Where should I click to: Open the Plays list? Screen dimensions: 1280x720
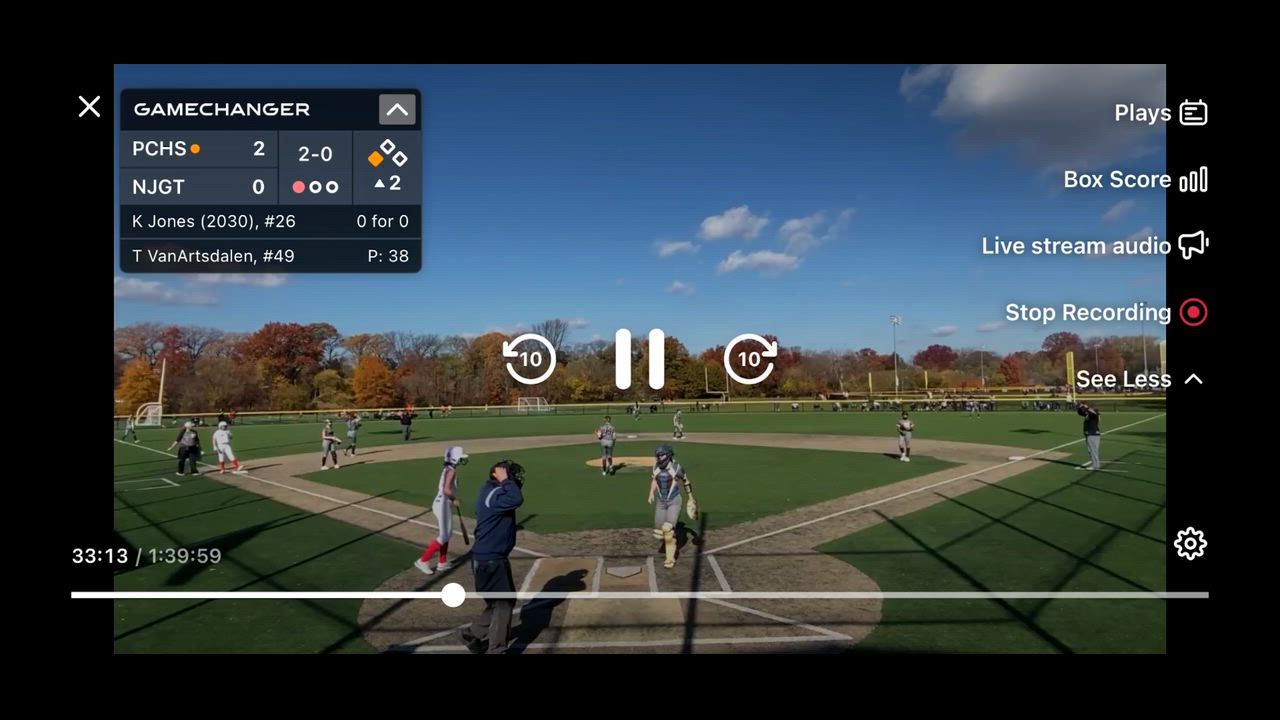tap(1161, 113)
